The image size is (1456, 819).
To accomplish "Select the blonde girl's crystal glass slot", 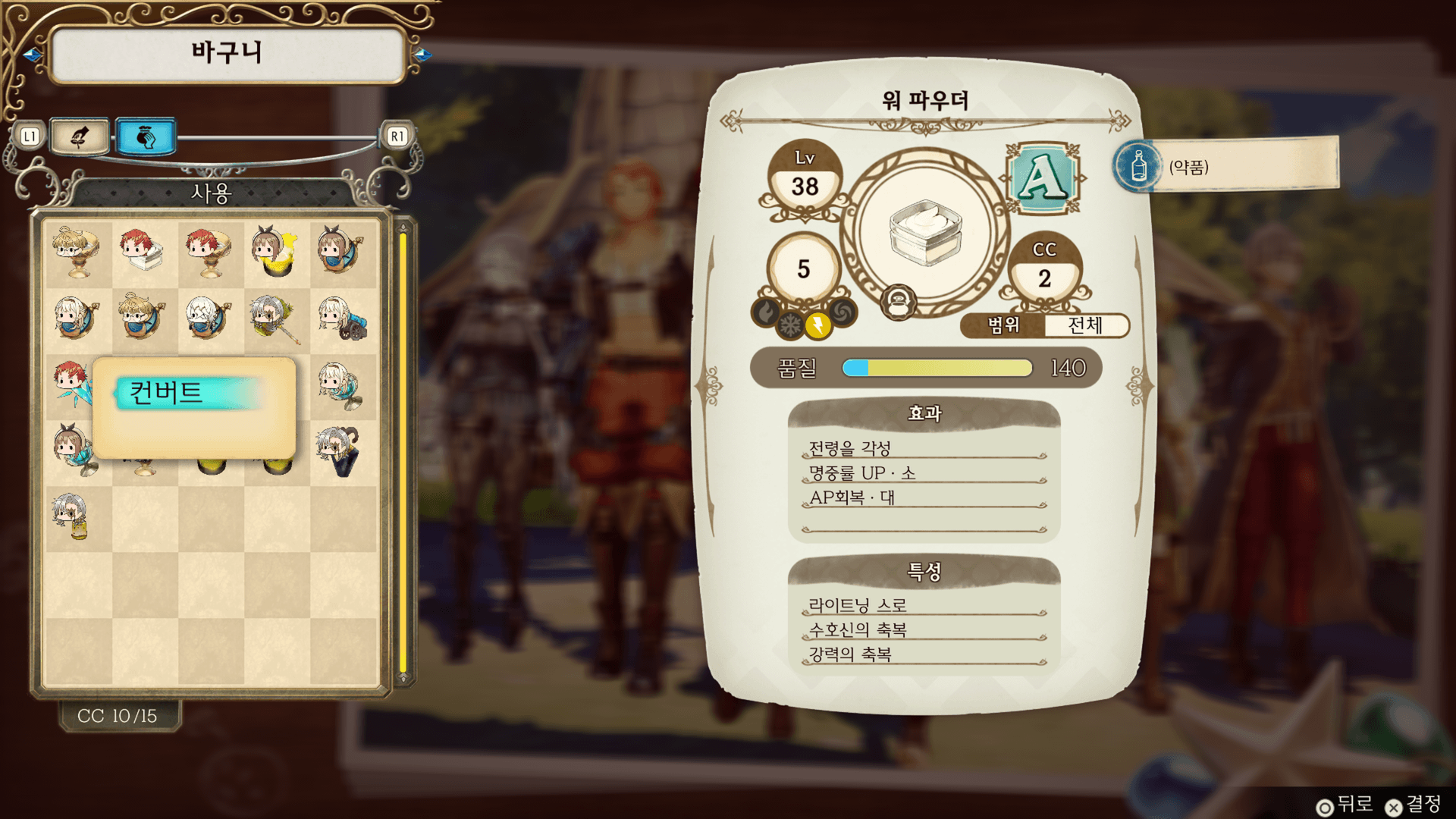I will (343, 384).
